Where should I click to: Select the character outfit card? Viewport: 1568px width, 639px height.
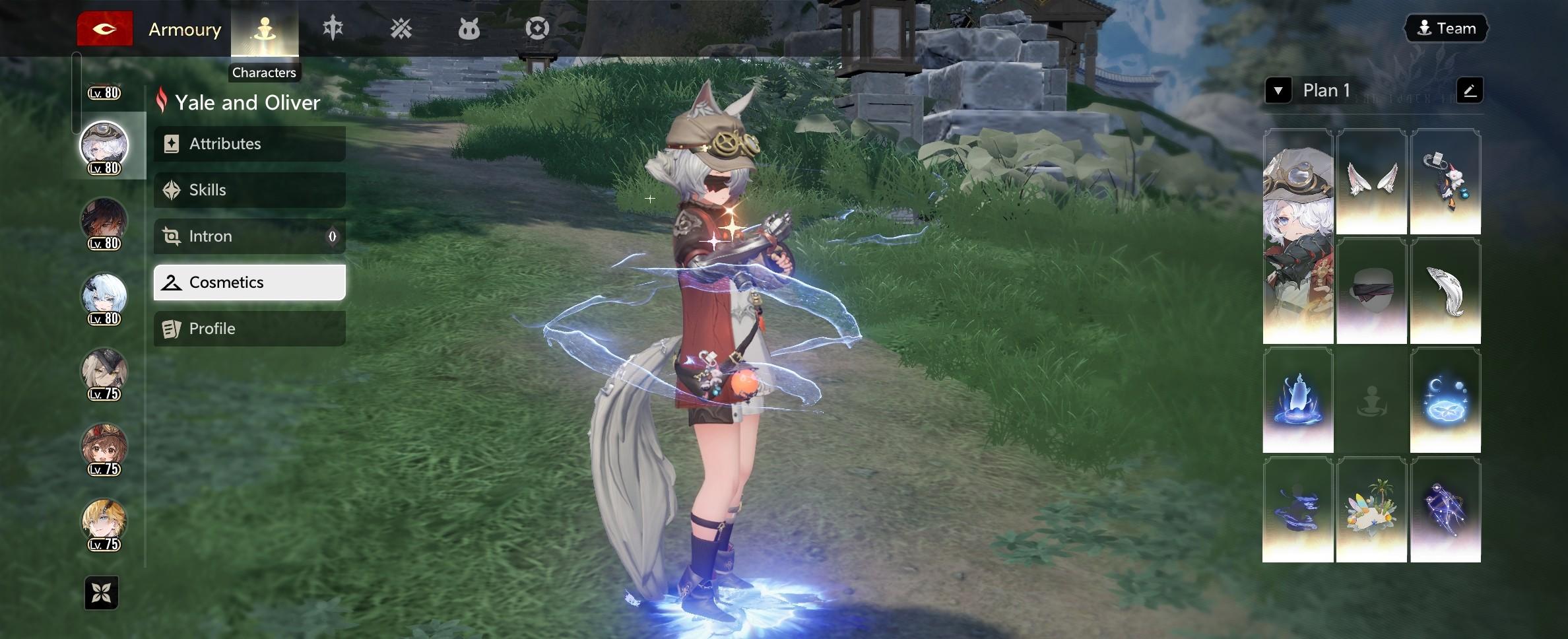pyautogui.click(x=1297, y=236)
